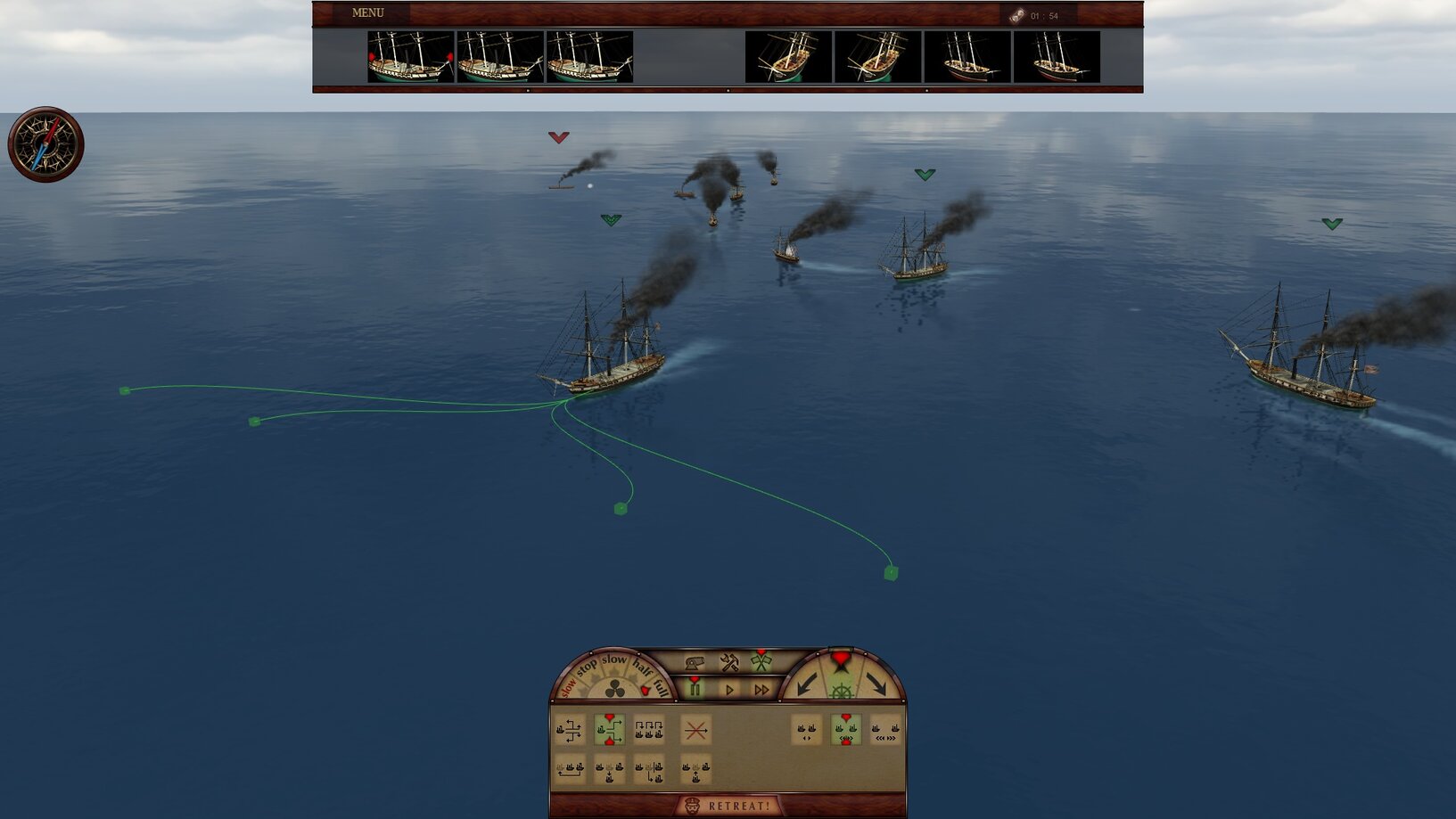Pause the battle
Screen dimensions: 1456x819
pos(695,689)
